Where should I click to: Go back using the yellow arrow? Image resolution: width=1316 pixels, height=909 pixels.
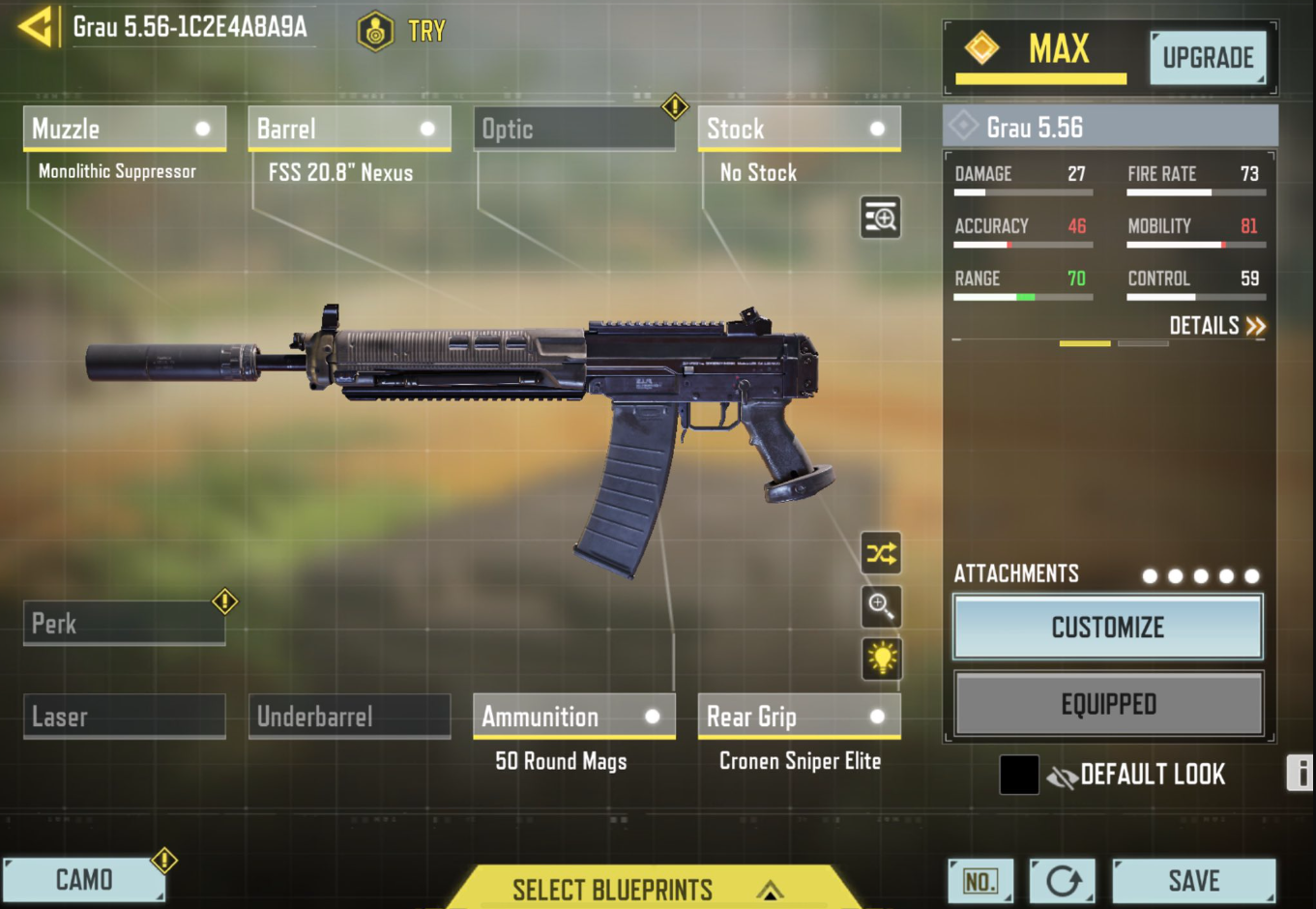pos(36,27)
